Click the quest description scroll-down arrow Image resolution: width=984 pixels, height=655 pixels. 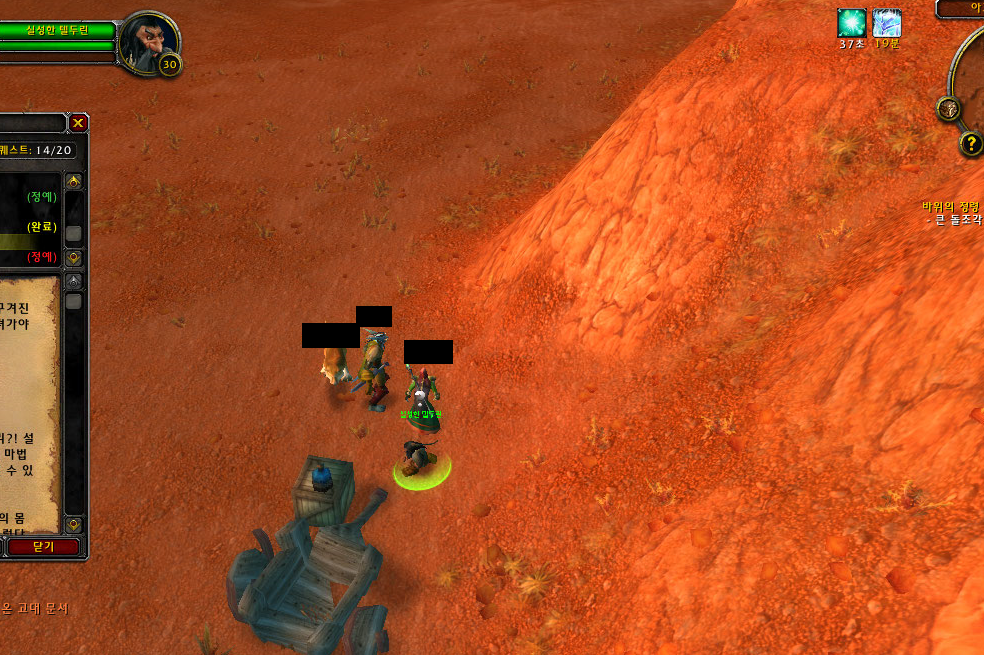73,525
